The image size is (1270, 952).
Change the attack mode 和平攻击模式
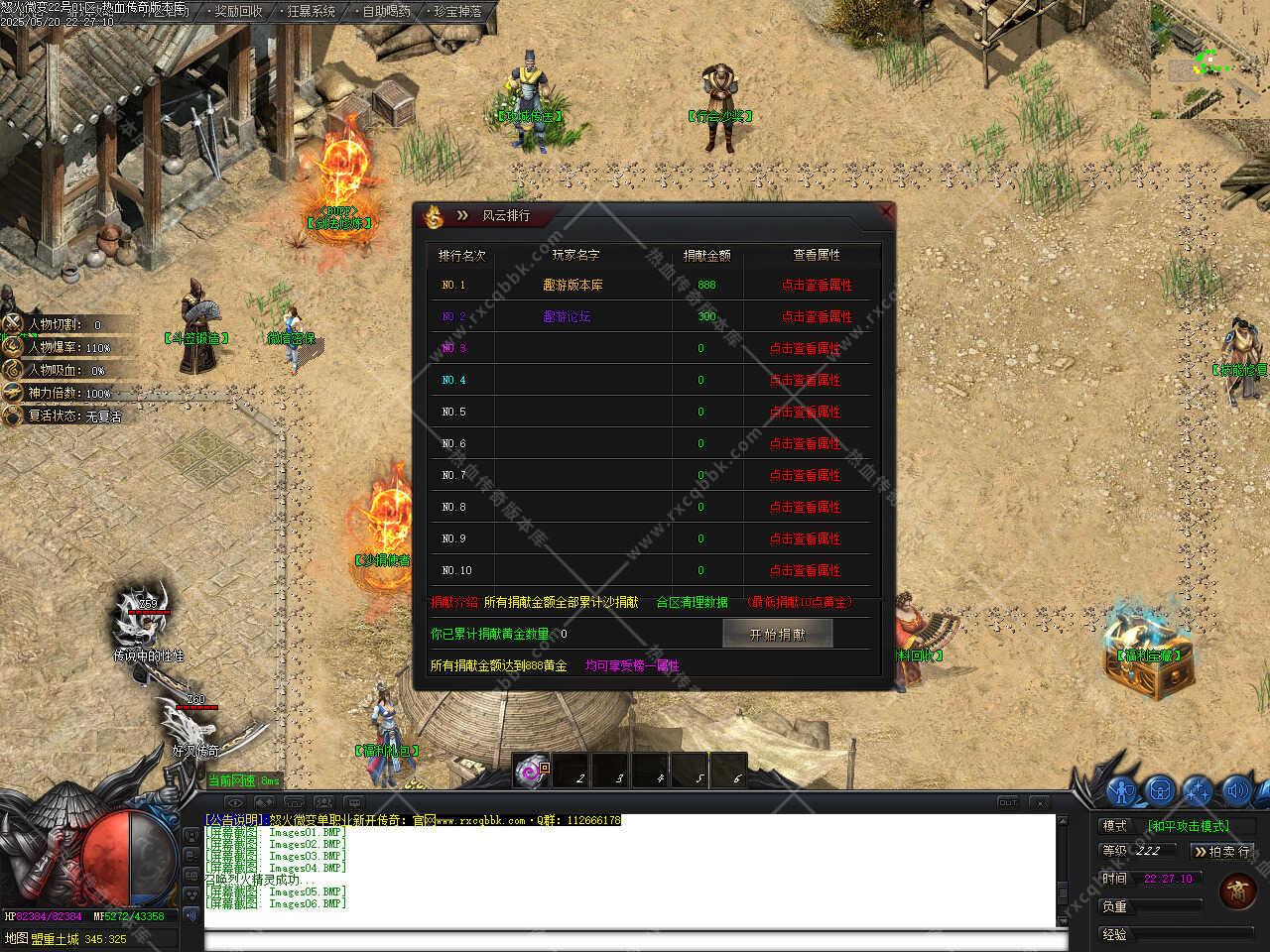point(1188,825)
